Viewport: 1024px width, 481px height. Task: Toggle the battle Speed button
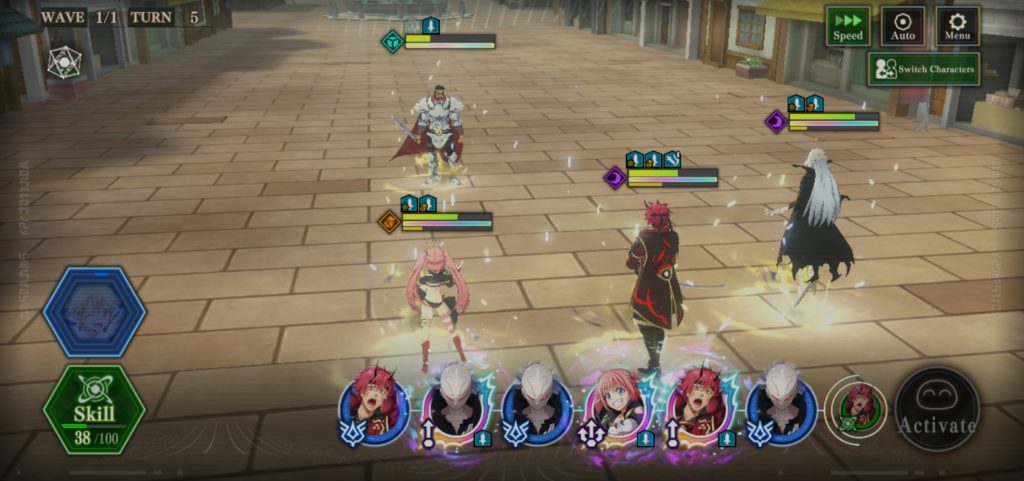click(x=847, y=26)
